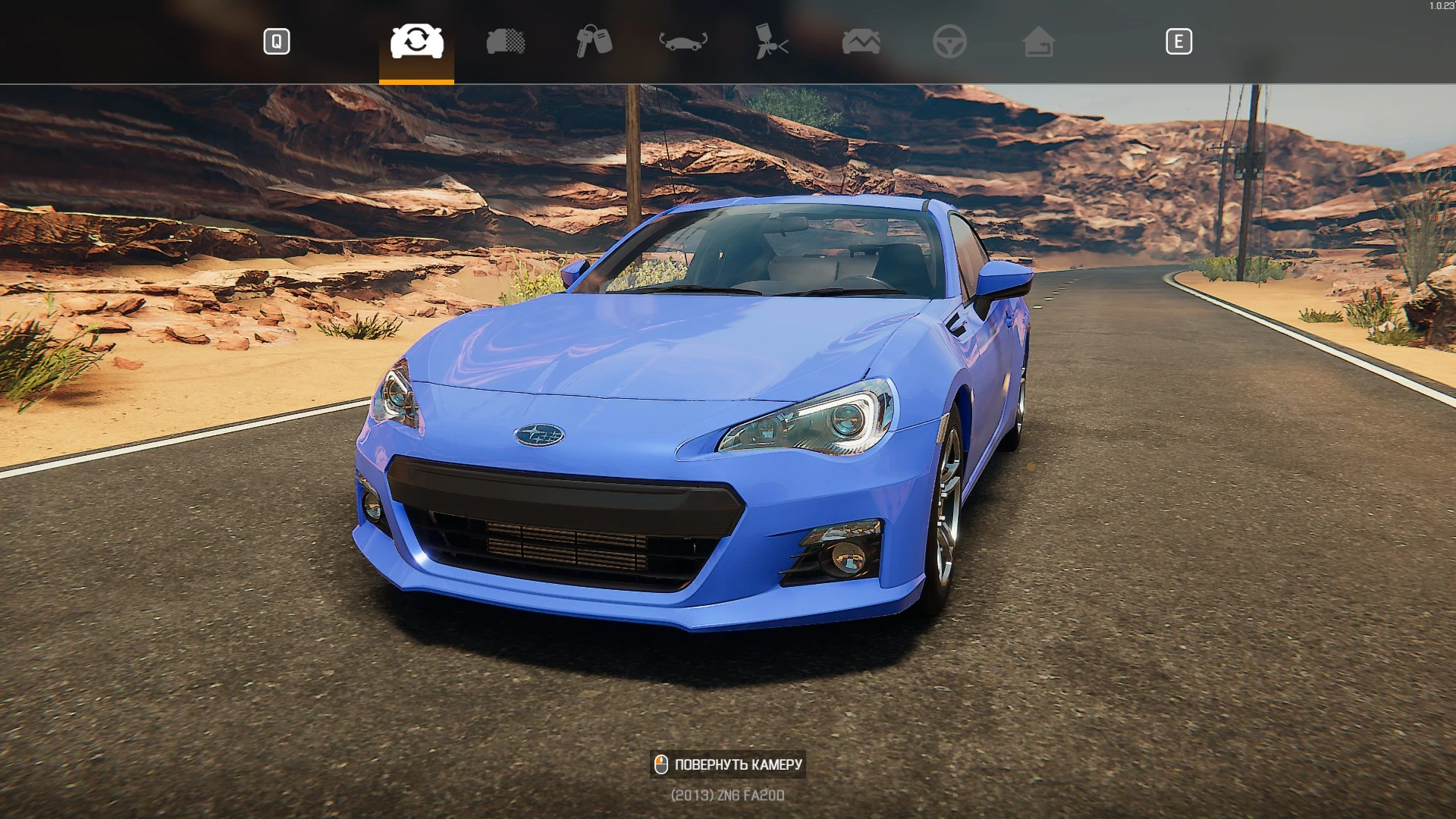Image resolution: width=1456 pixels, height=819 pixels.
Task: Click the mountains photo mode toolbar entry
Action: [x=861, y=42]
